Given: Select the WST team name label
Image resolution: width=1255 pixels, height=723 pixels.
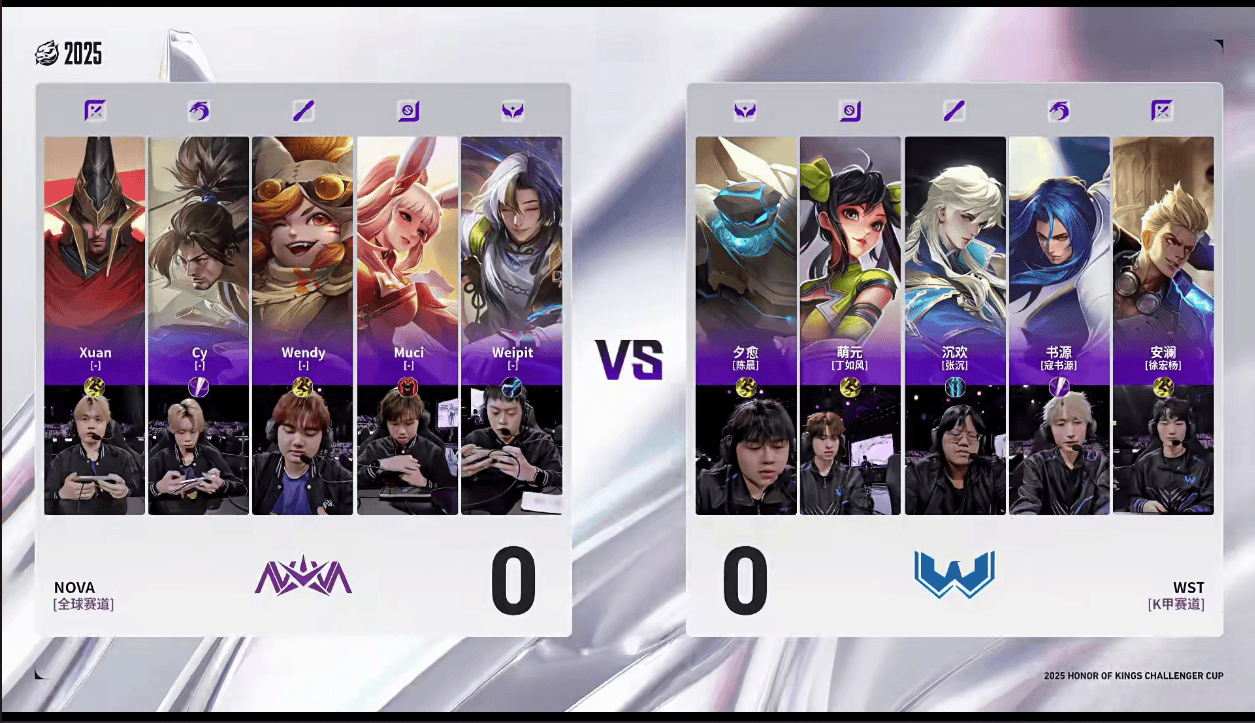Looking at the screenshot, I should point(1188,587).
